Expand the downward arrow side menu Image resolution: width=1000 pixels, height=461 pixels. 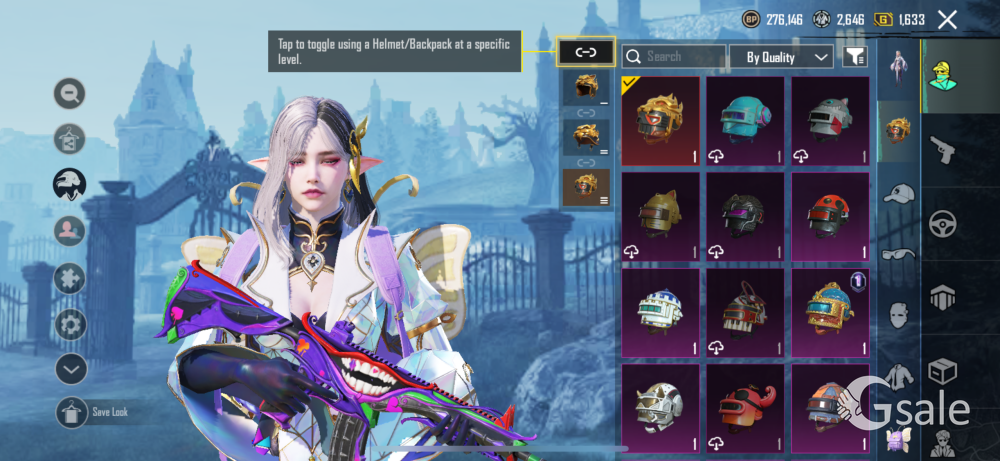(x=71, y=369)
